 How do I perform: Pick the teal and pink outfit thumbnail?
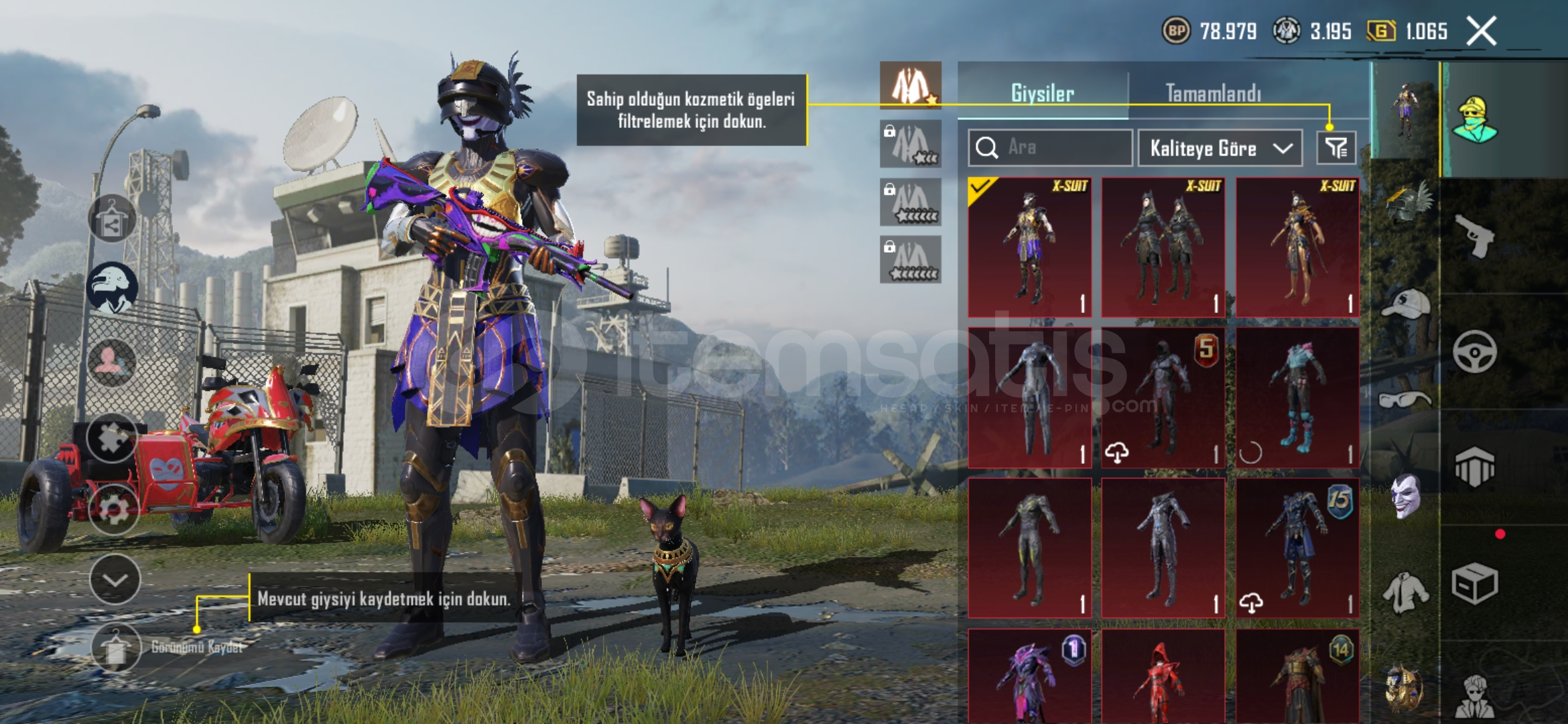coord(1297,398)
